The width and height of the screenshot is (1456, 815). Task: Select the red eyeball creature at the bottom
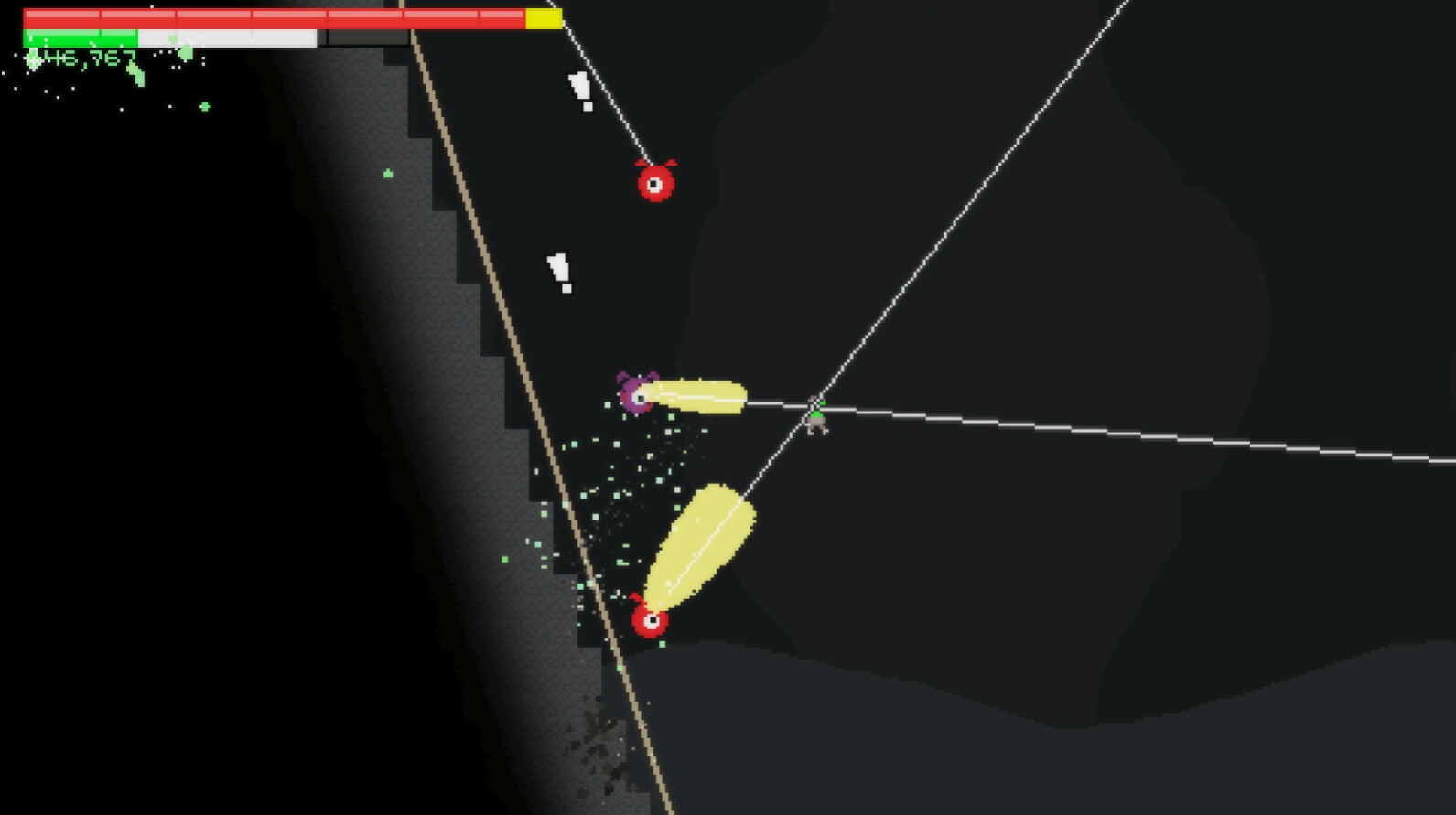tap(650, 621)
